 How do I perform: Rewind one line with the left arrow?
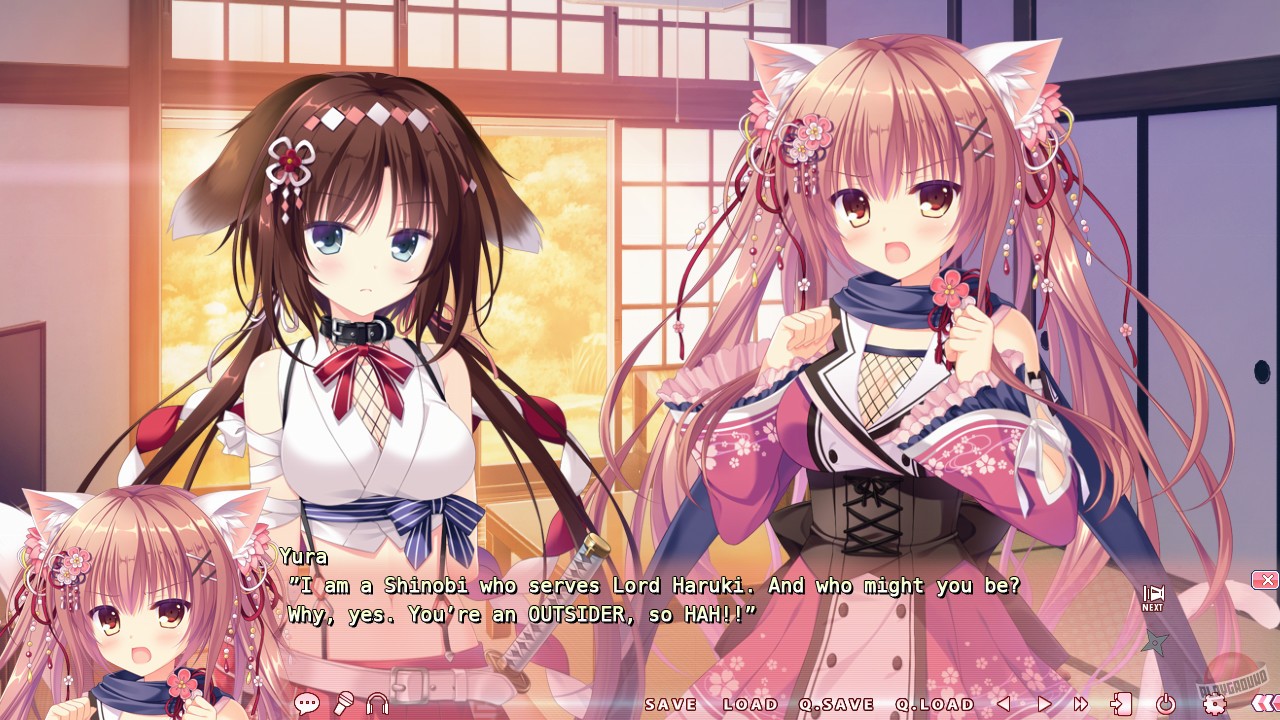coord(1004,704)
